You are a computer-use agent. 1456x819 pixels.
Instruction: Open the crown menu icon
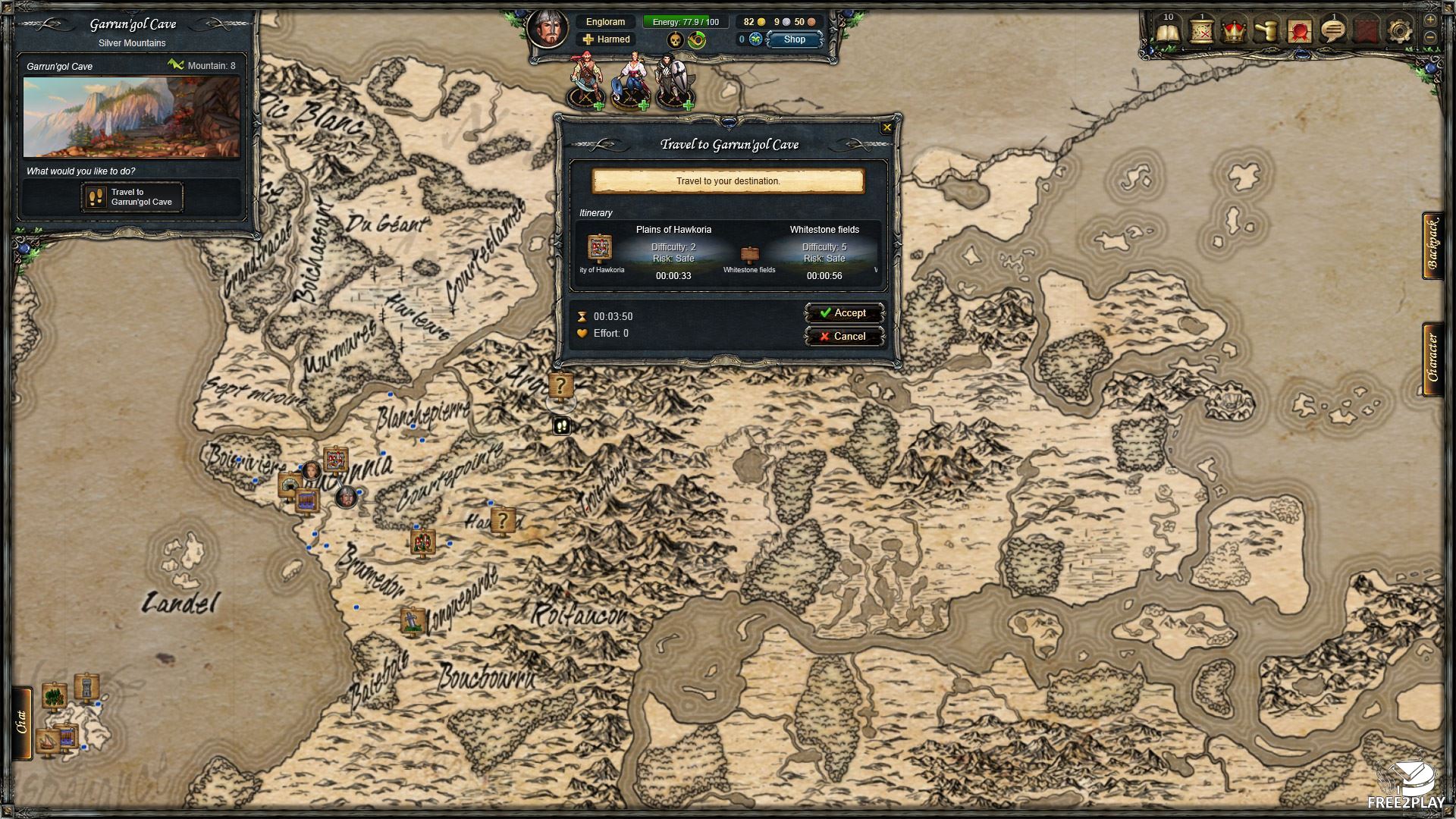pyautogui.click(x=1235, y=32)
